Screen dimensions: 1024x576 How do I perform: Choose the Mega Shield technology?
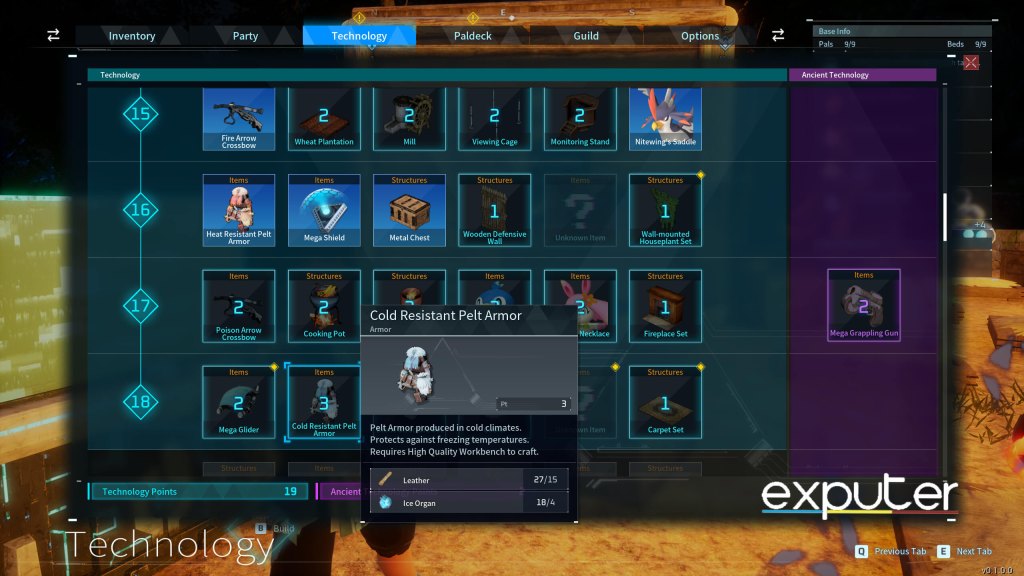(324, 210)
